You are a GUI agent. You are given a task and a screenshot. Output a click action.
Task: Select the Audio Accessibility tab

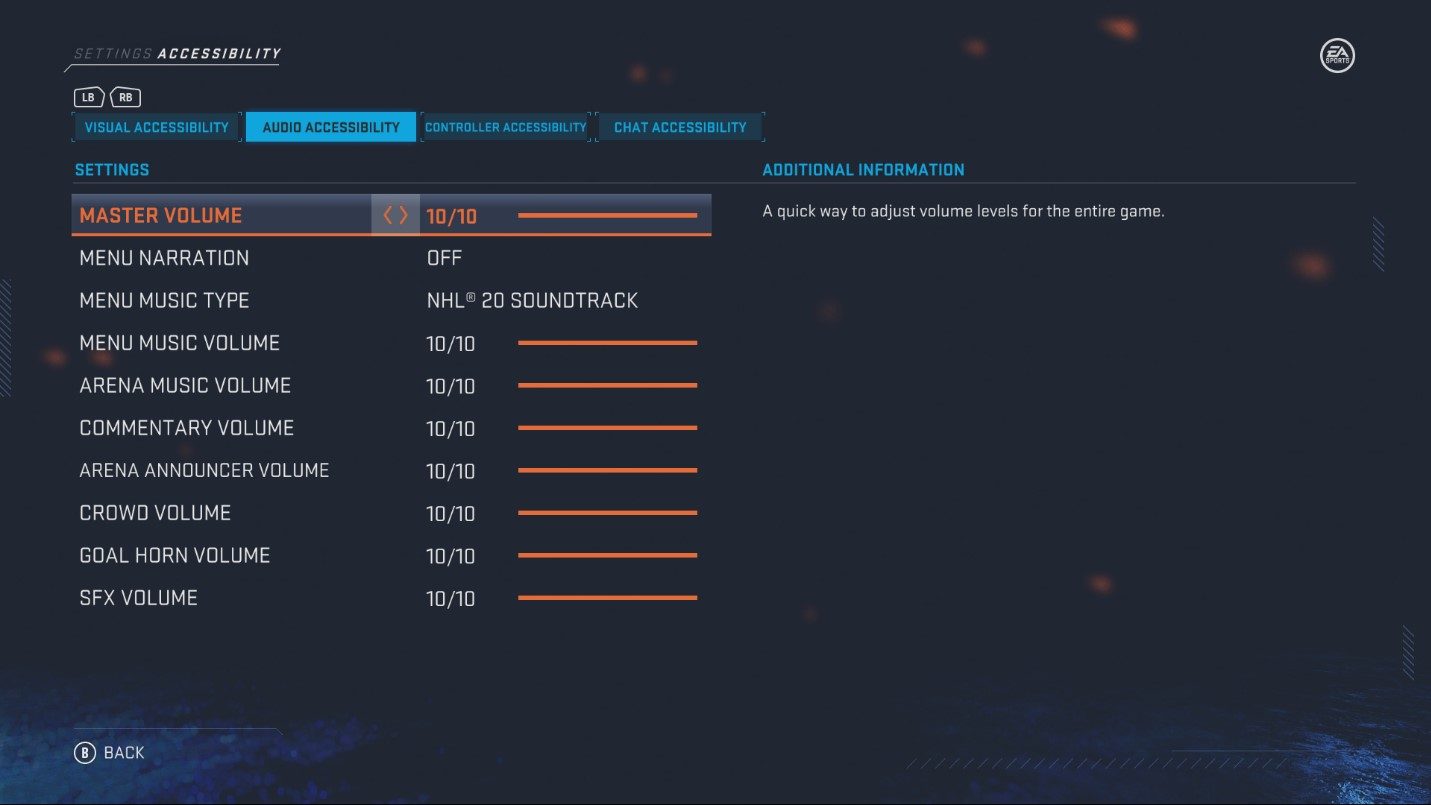pos(331,126)
